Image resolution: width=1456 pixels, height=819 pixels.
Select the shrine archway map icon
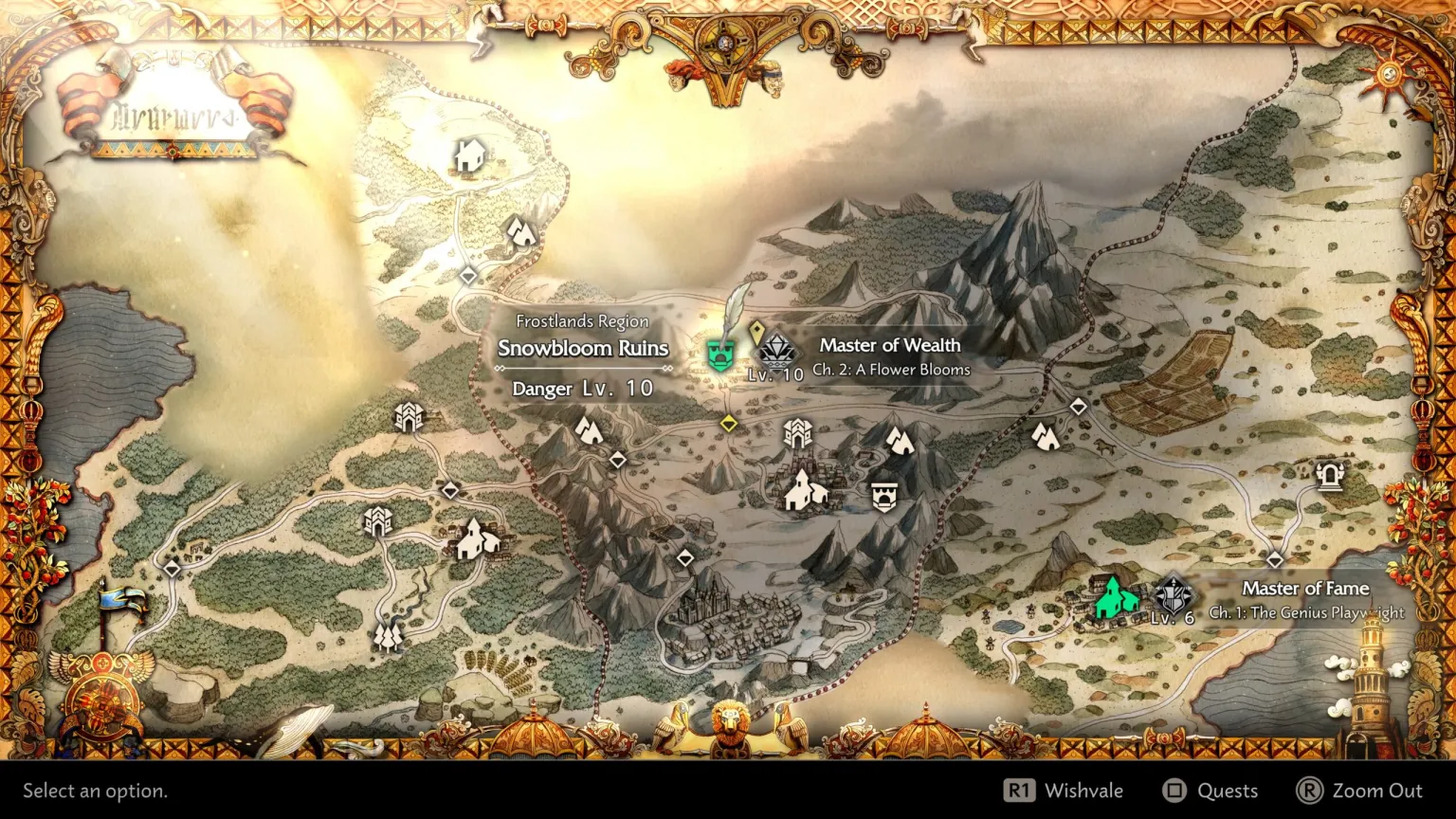(x=1329, y=475)
